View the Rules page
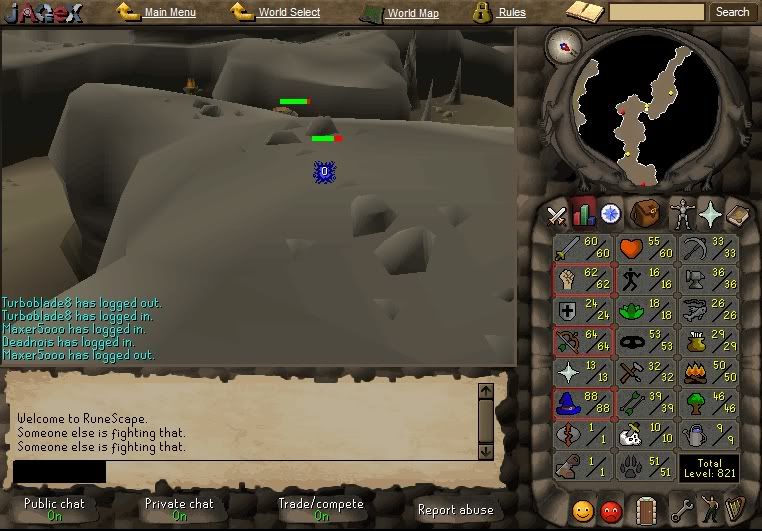Image resolution: width=762 pixels, height=531 pixels. pos(511,13)
